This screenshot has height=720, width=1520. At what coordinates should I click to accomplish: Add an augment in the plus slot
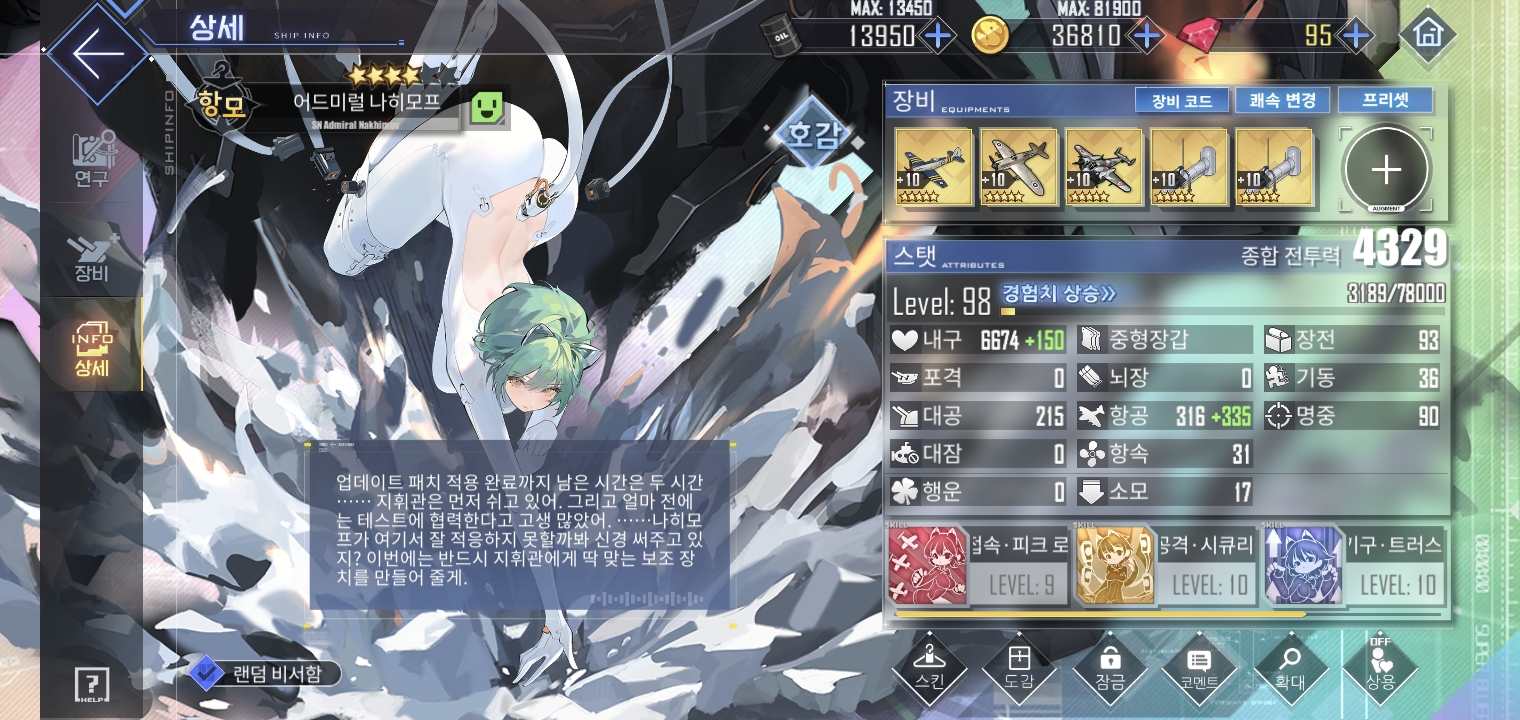(x=1386, y=170)
